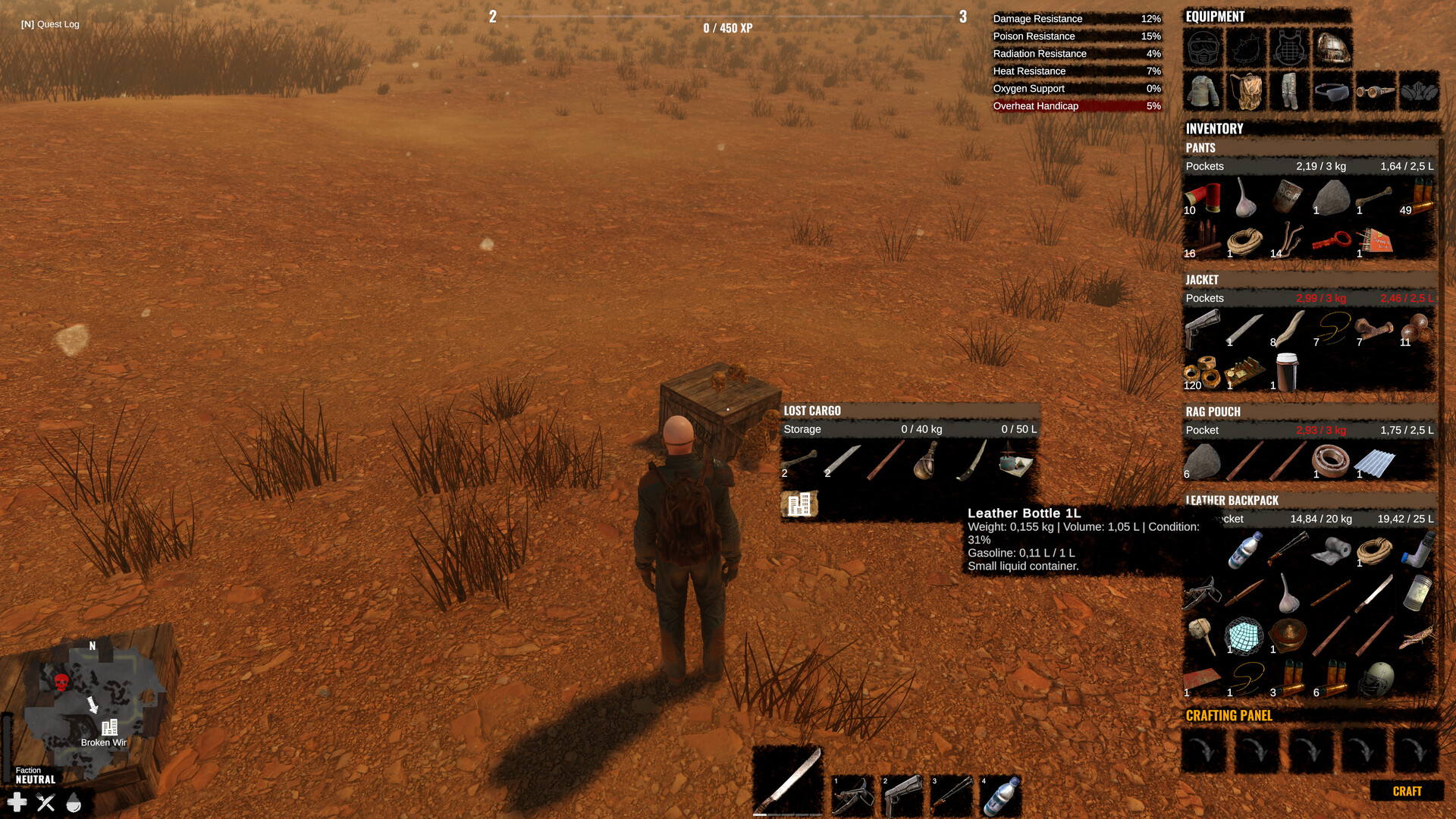Click the EQUIPMENT panel title
Viewport: 1456px width, 819px height.
(x=1213, y=16)
